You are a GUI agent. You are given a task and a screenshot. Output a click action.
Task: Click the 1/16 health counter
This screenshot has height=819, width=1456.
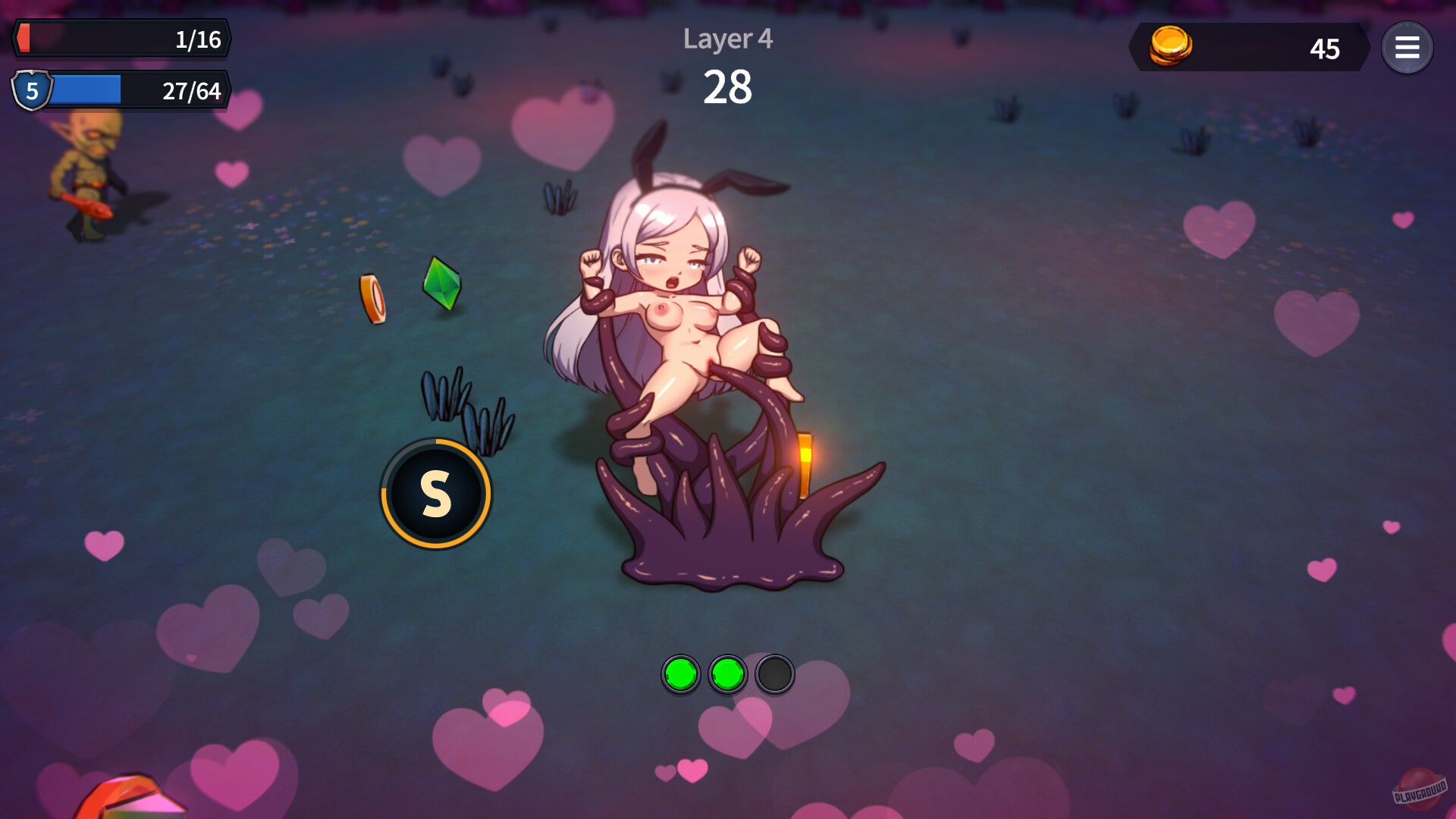[199, 40]
